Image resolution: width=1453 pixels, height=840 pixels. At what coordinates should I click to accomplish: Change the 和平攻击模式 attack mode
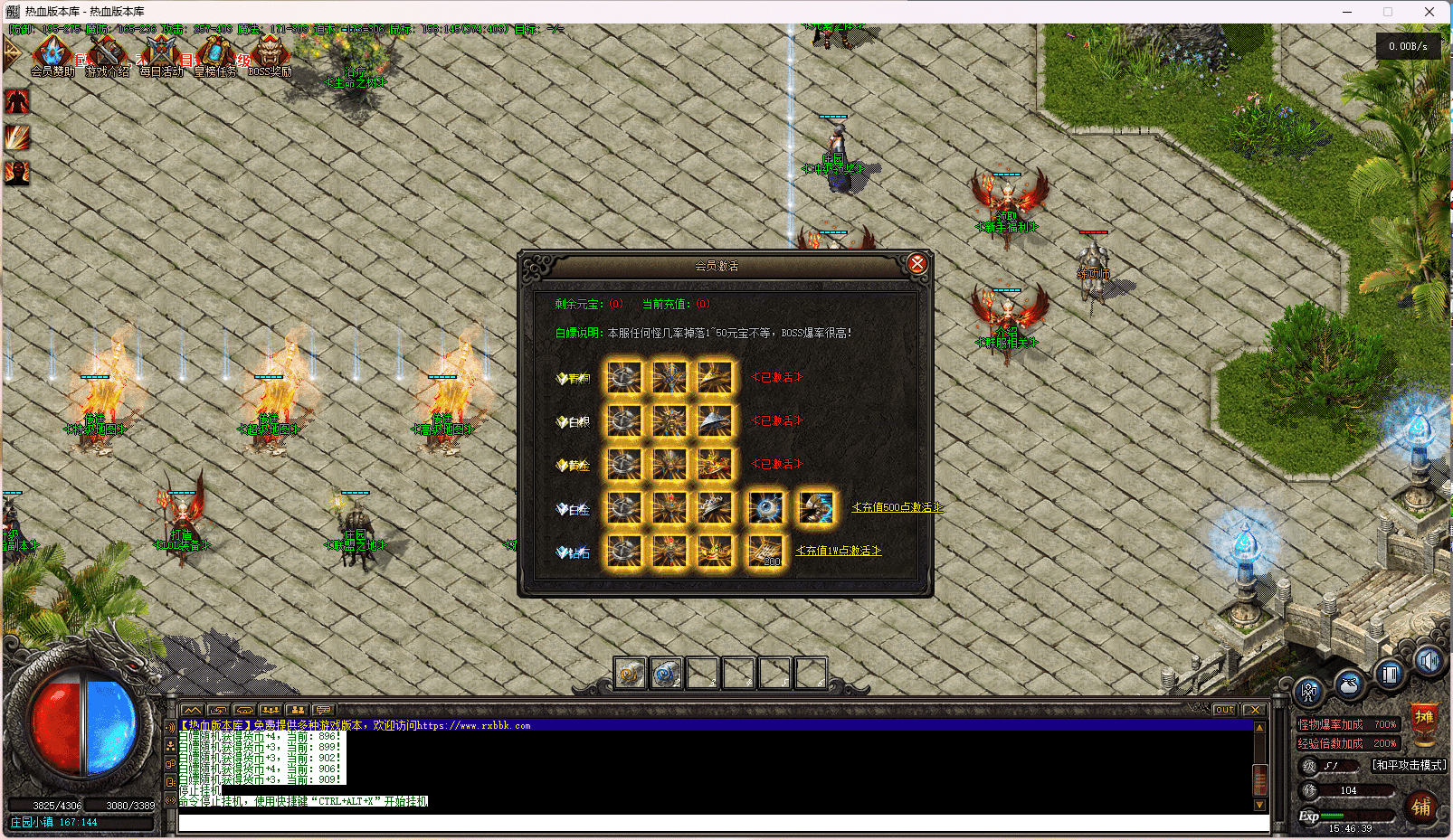(x=1409, y=765)
